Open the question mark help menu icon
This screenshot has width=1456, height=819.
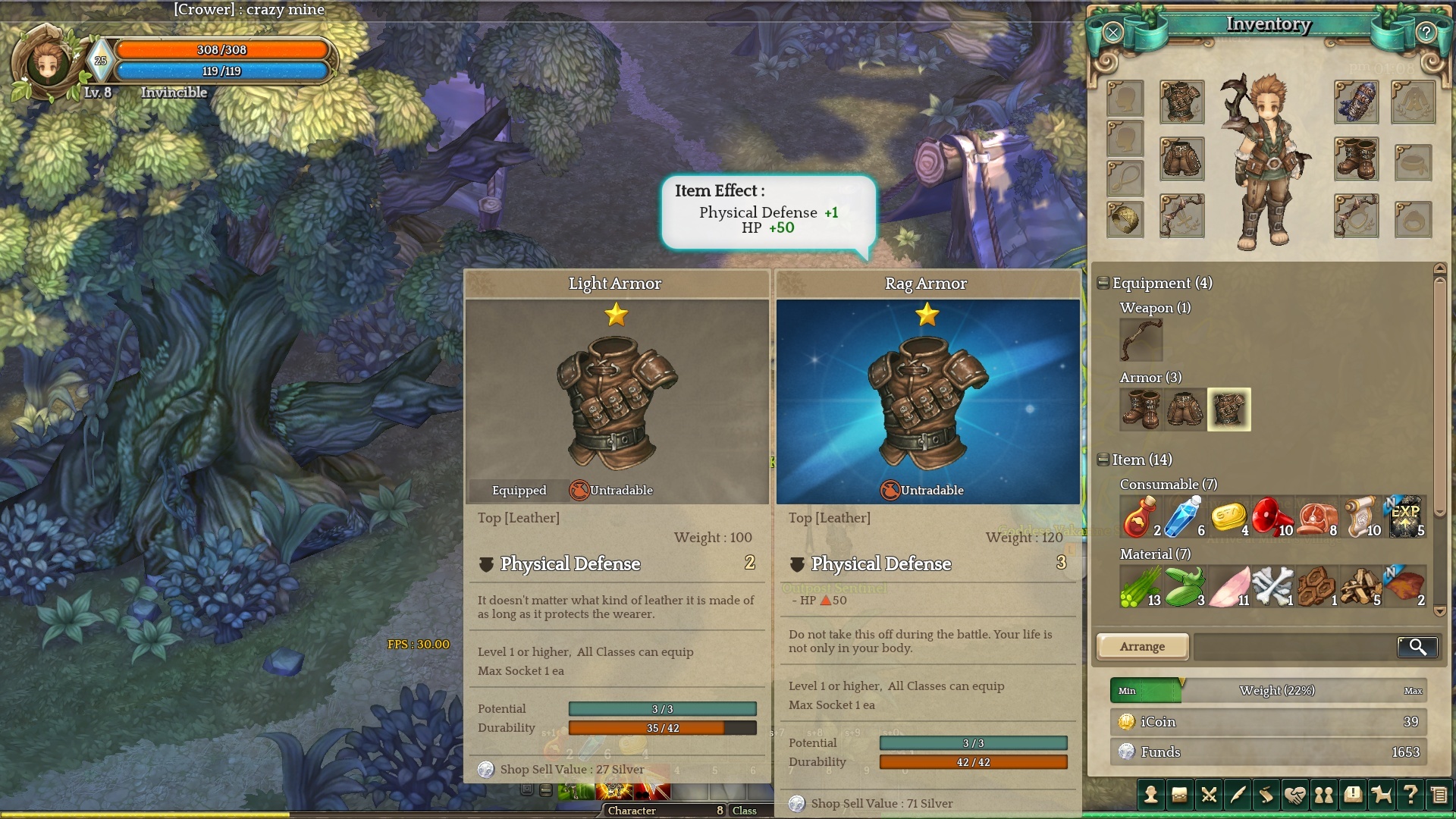tap(1410, 795)
